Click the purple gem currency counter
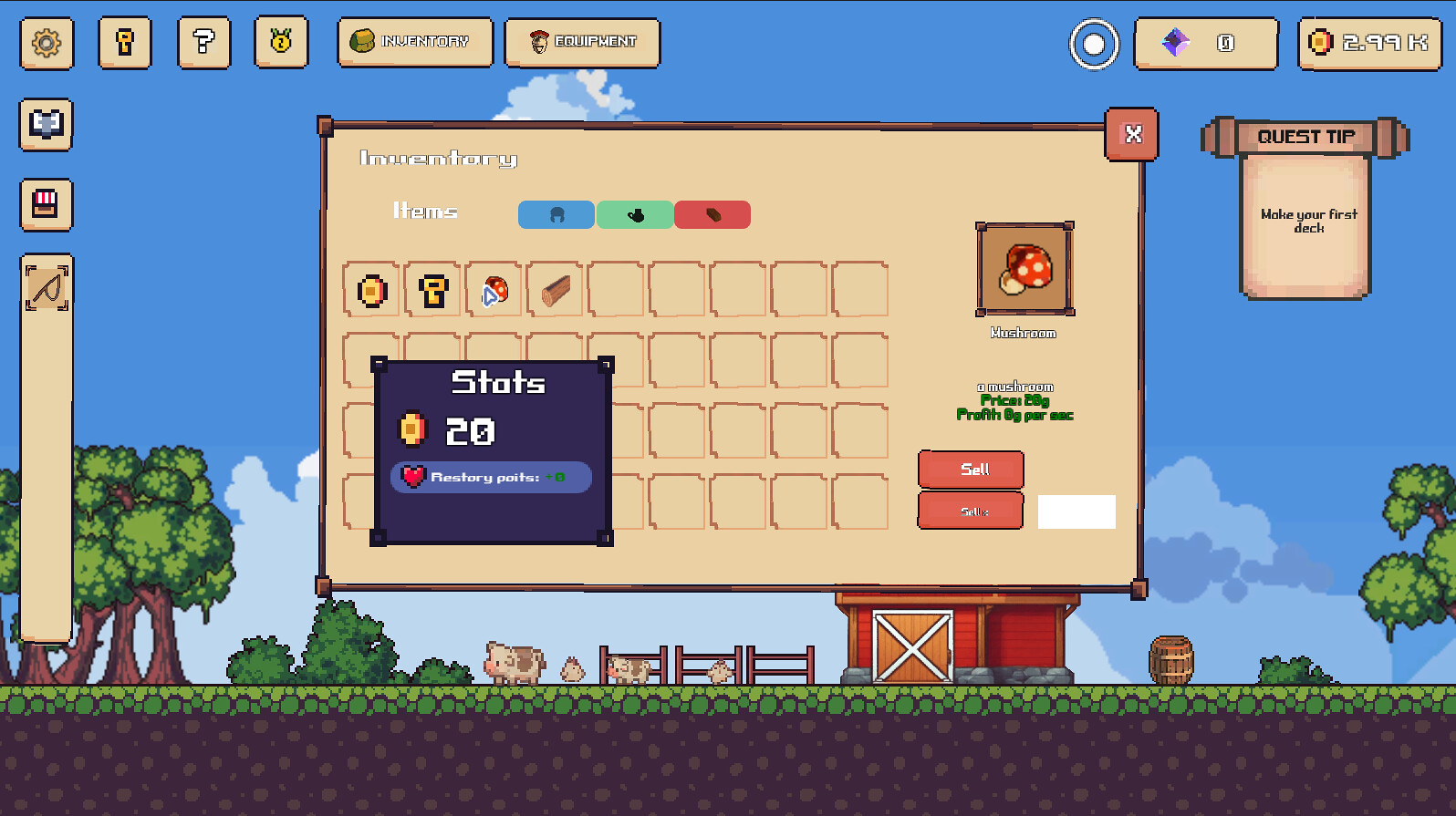1456x816 pixels. click(1204, 43)
